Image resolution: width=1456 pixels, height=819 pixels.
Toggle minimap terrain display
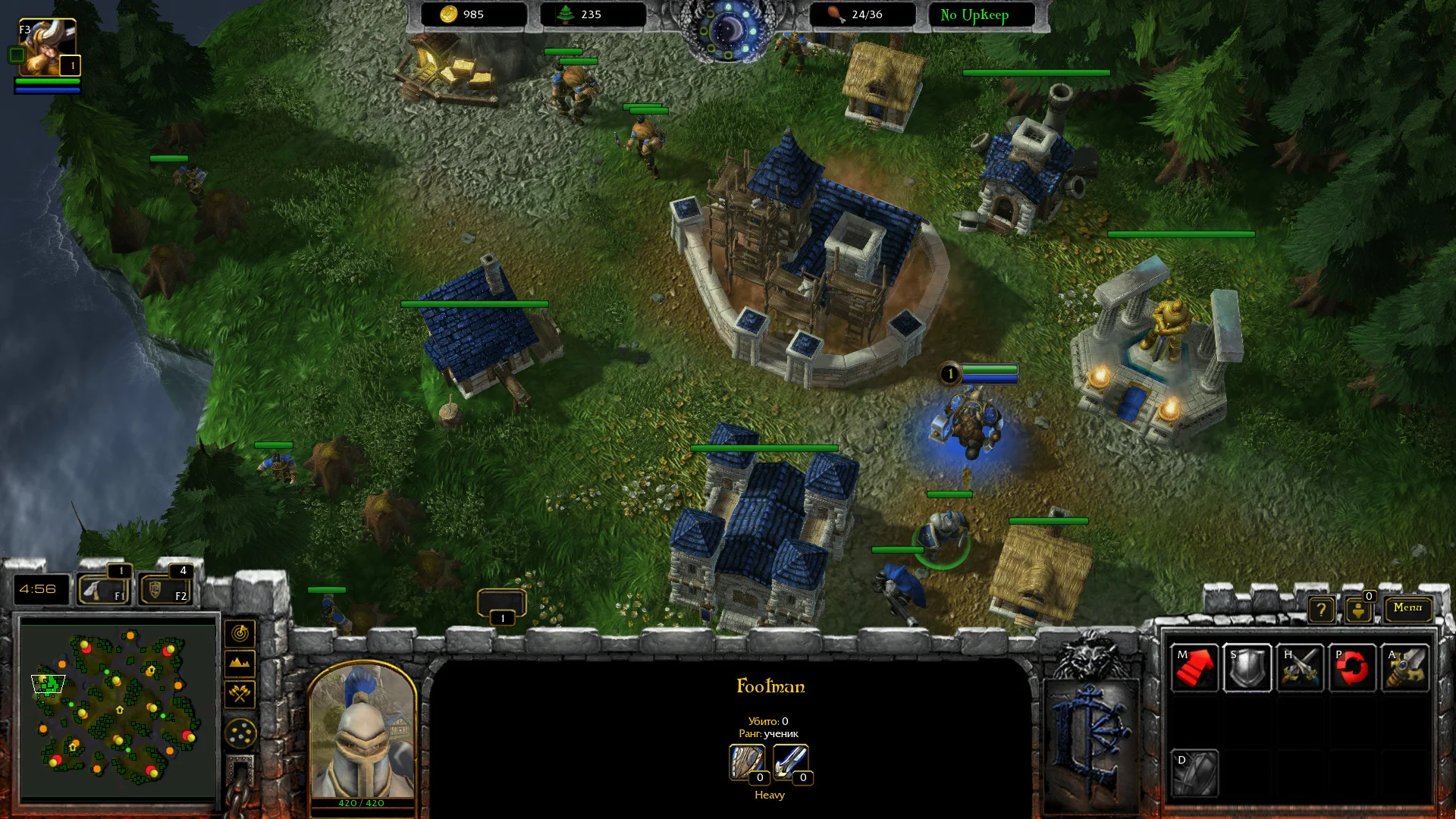point(240,664)
